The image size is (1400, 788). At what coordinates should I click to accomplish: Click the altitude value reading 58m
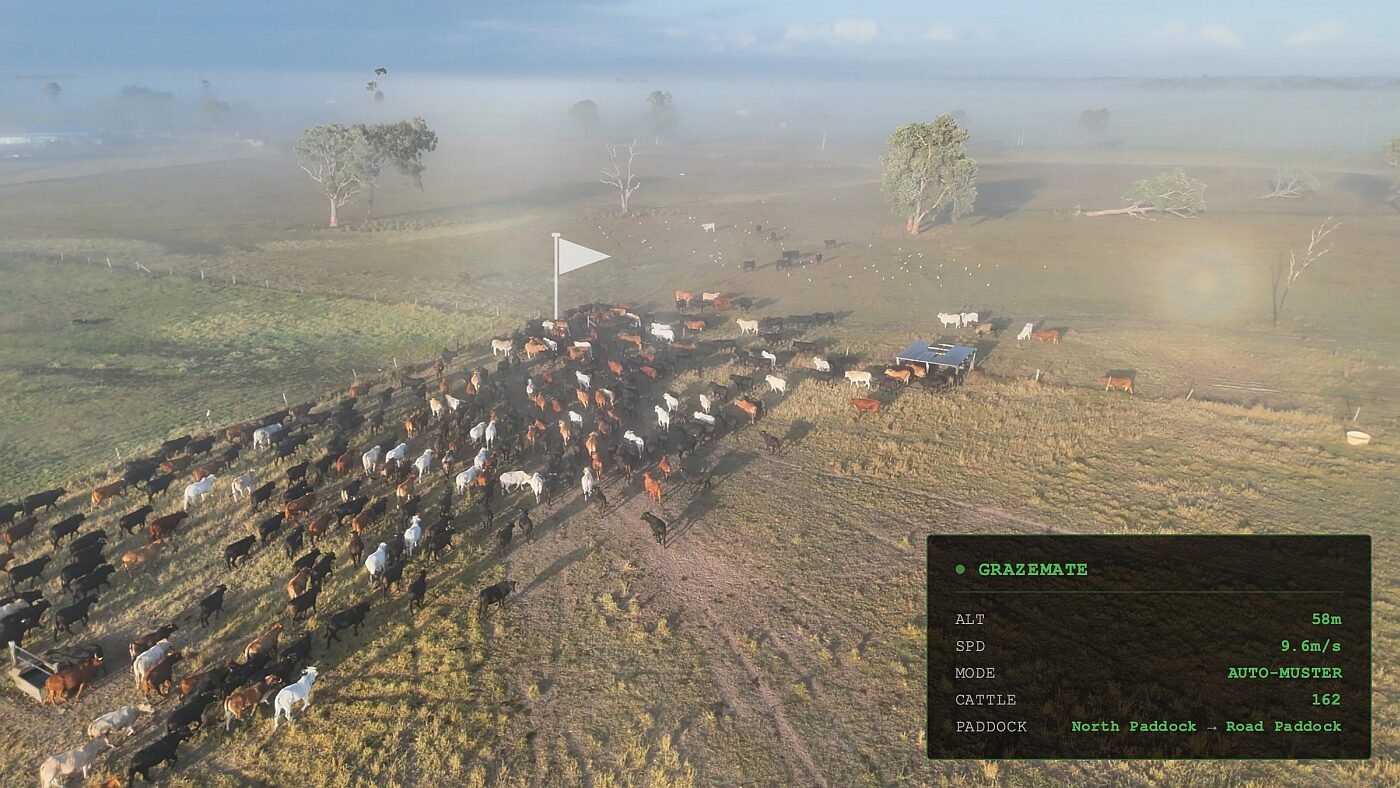click(1329, 619)
